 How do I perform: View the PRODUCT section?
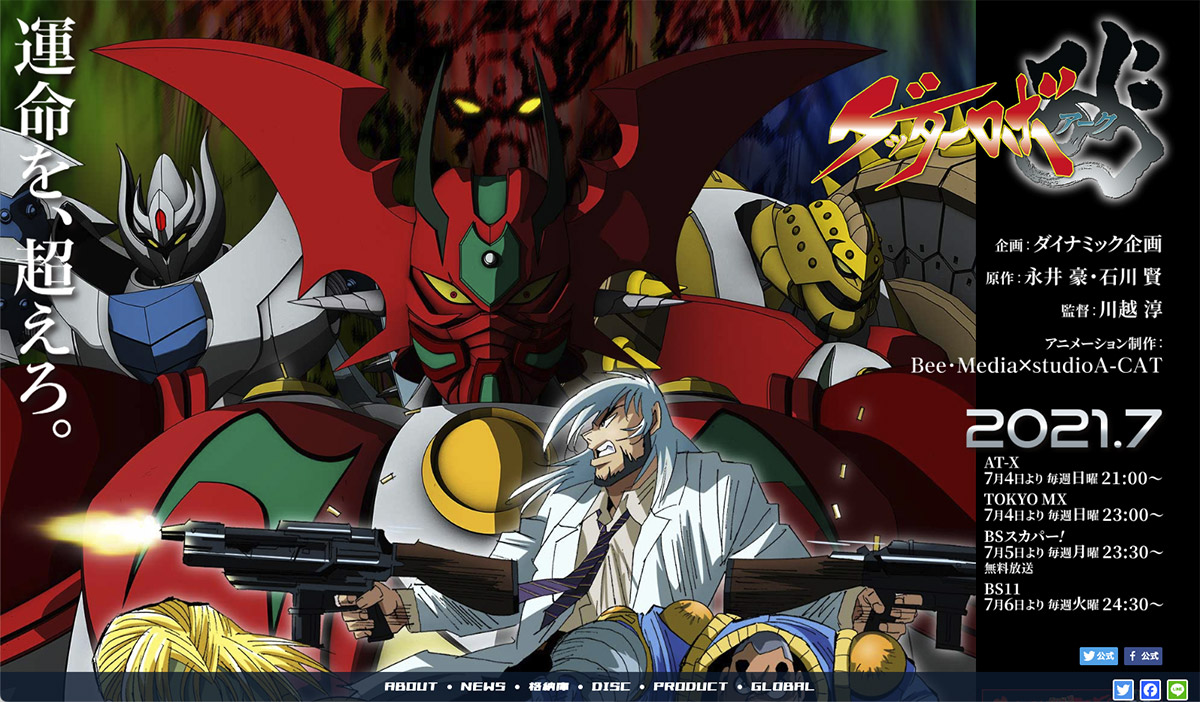690,686
